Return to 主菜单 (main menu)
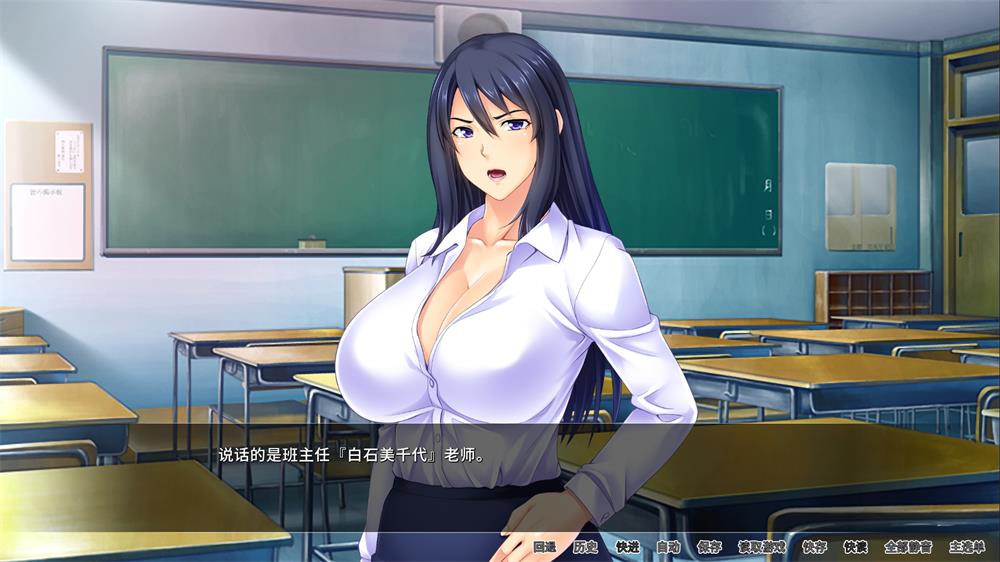 [967, 547]
